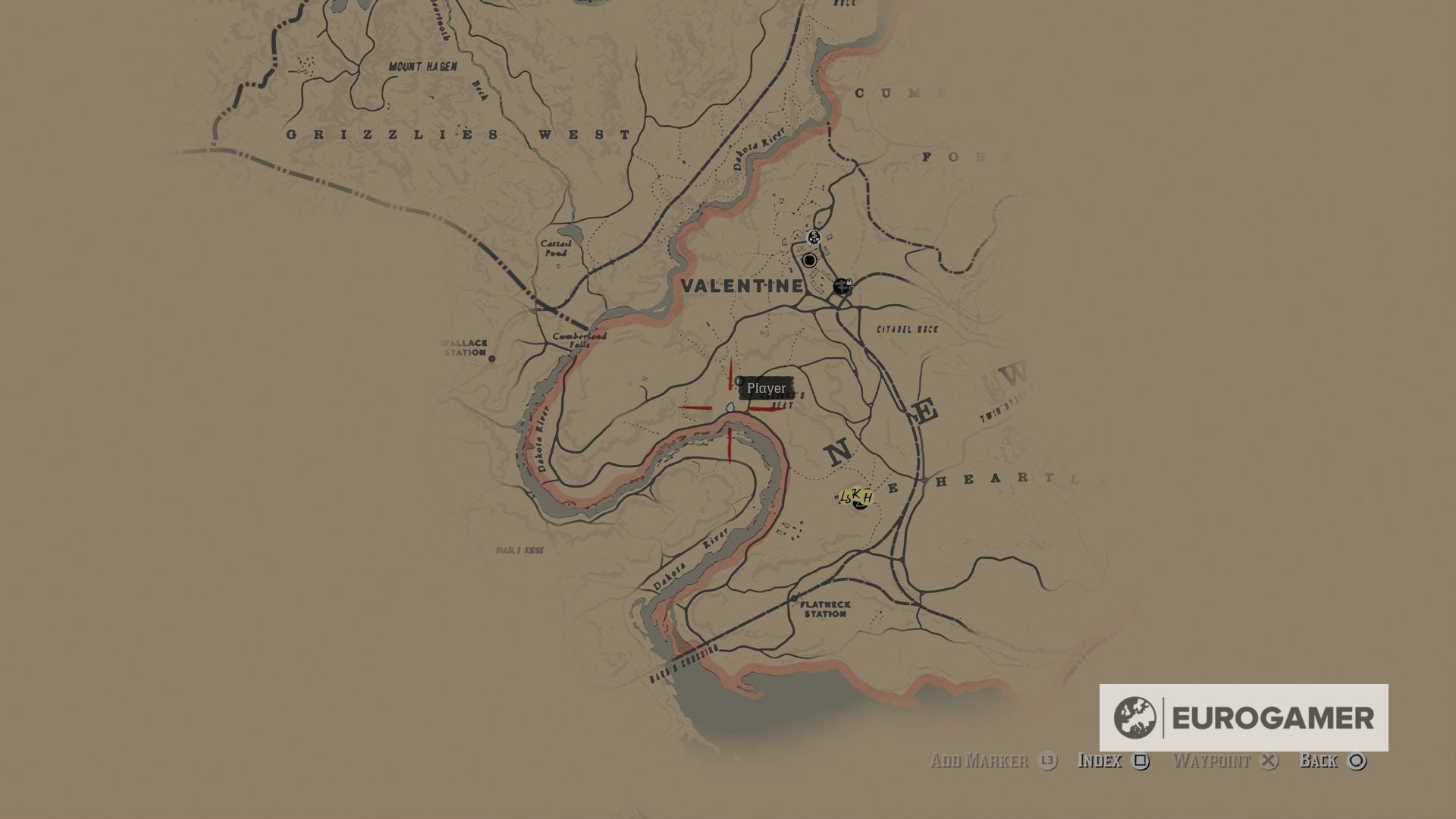This screenshot has height=819, width=1456.
Task: Click the circular Wallace Station marker
Action: tap(491, 359)
